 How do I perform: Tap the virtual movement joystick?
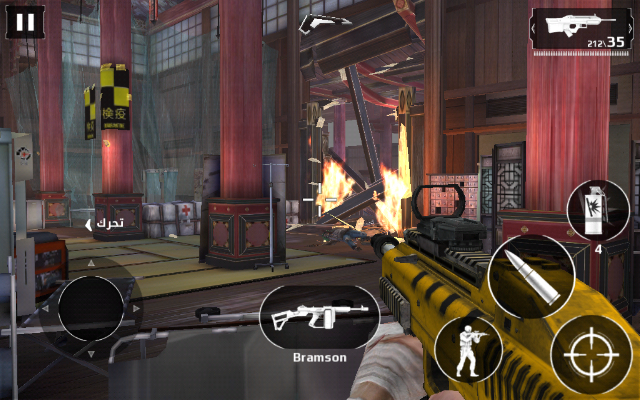[x=90, y=308]
